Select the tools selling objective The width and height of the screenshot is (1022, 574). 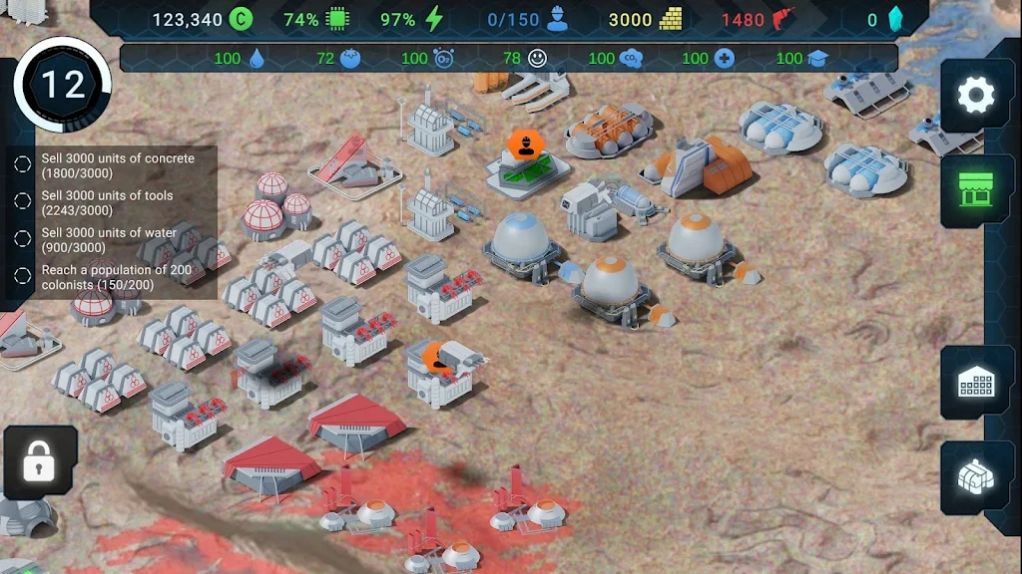click(107, 202)
